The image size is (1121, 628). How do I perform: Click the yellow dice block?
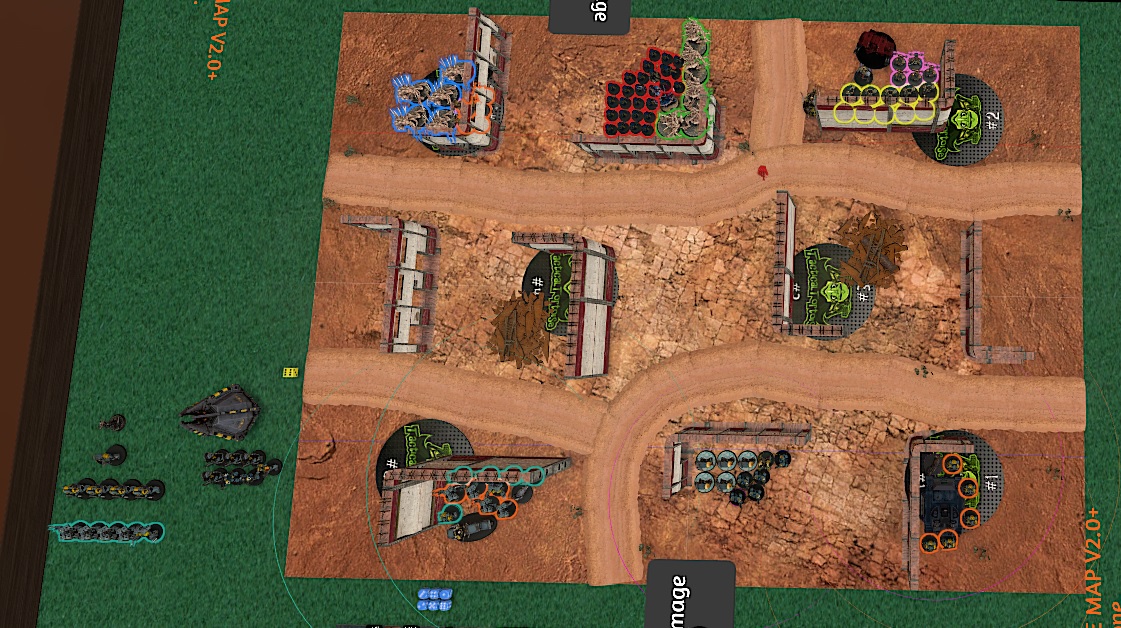click(x=290, y=372)
